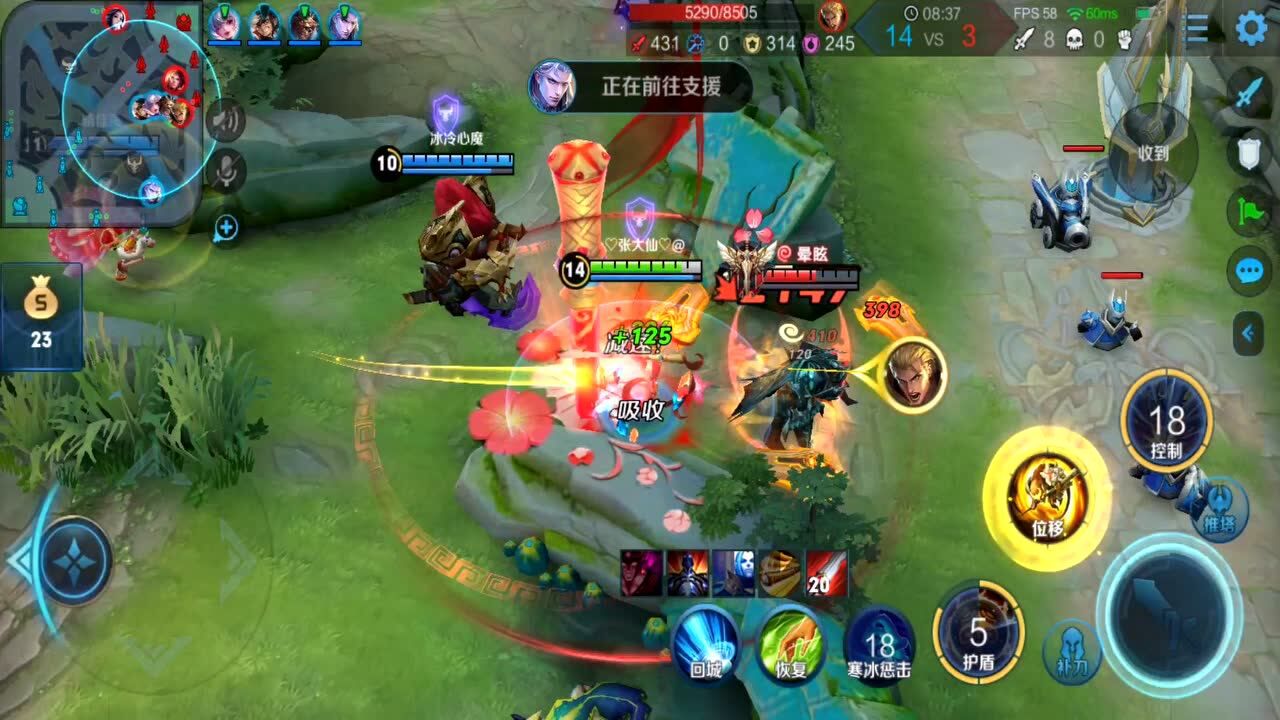Image resolution: width=1280 pixels, height=720 pixels.
Task: Tap the minimap
Action: point(100,112)
